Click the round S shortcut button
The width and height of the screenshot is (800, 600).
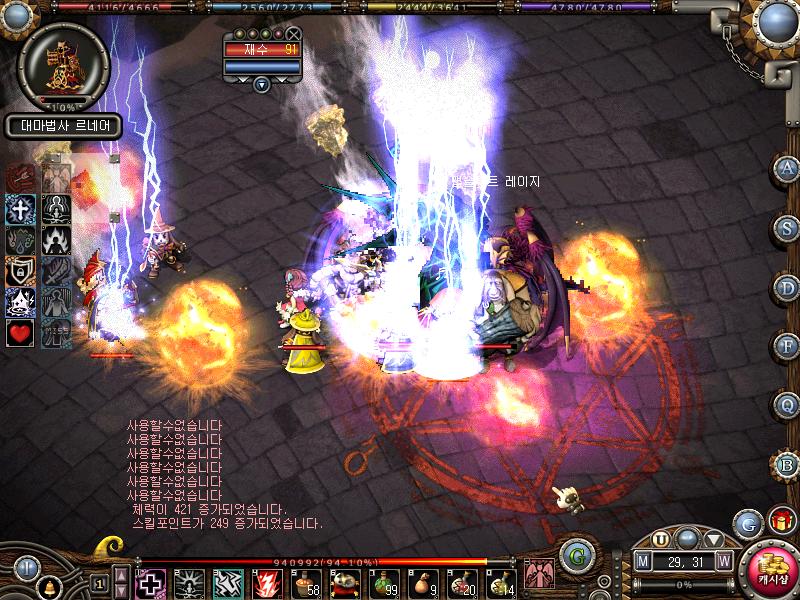787,227
